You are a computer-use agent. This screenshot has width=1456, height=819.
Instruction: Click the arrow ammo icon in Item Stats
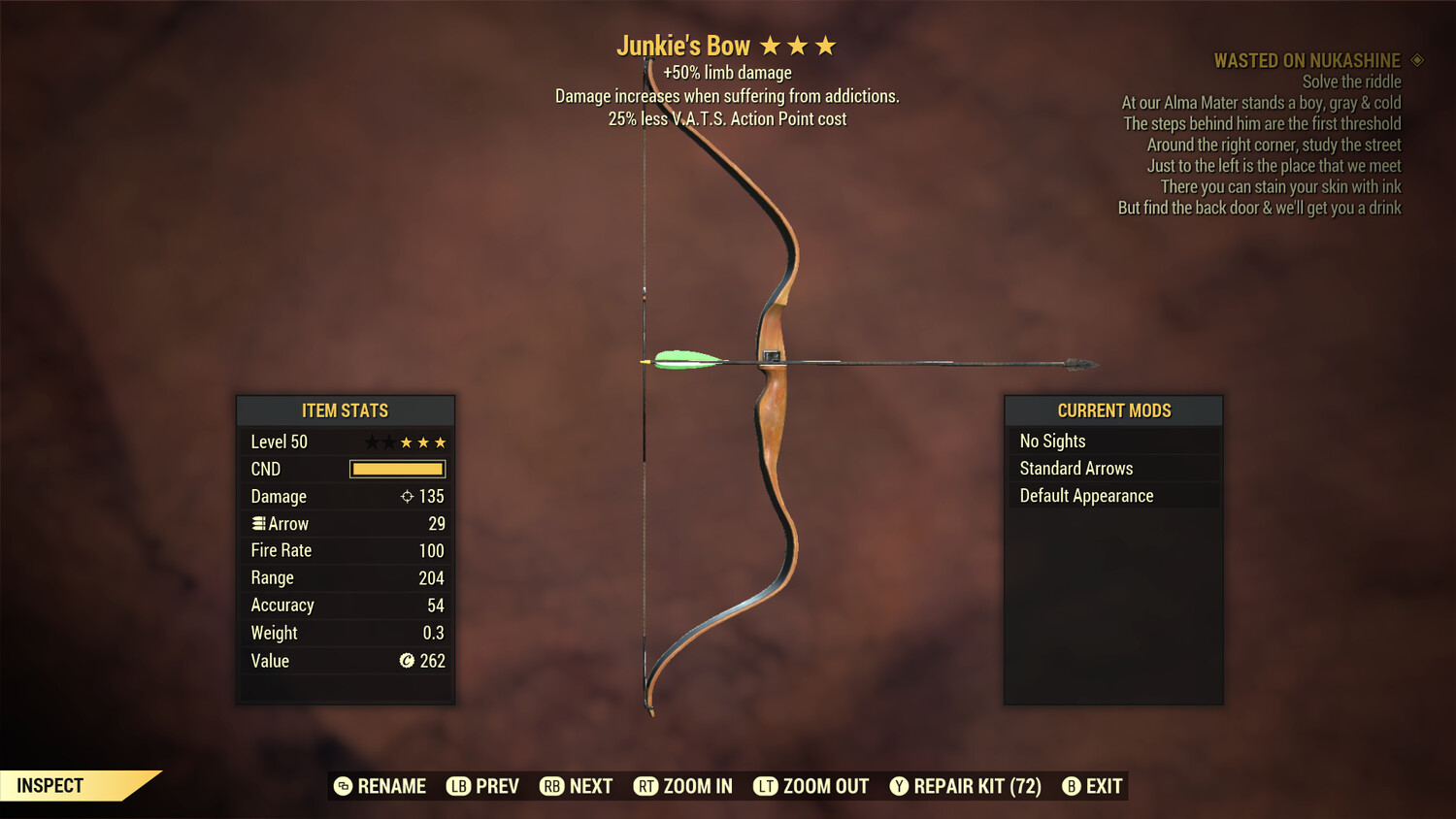coord(258,523)
